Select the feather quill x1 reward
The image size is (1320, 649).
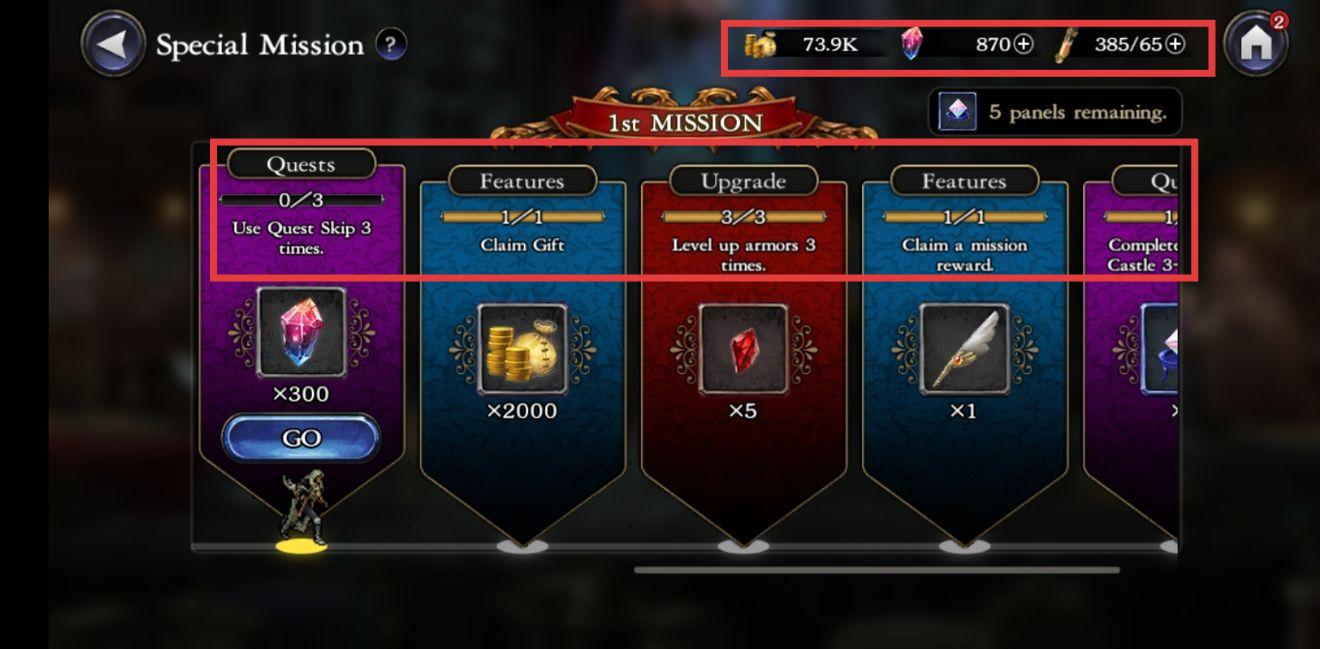[x=964, y=349]
